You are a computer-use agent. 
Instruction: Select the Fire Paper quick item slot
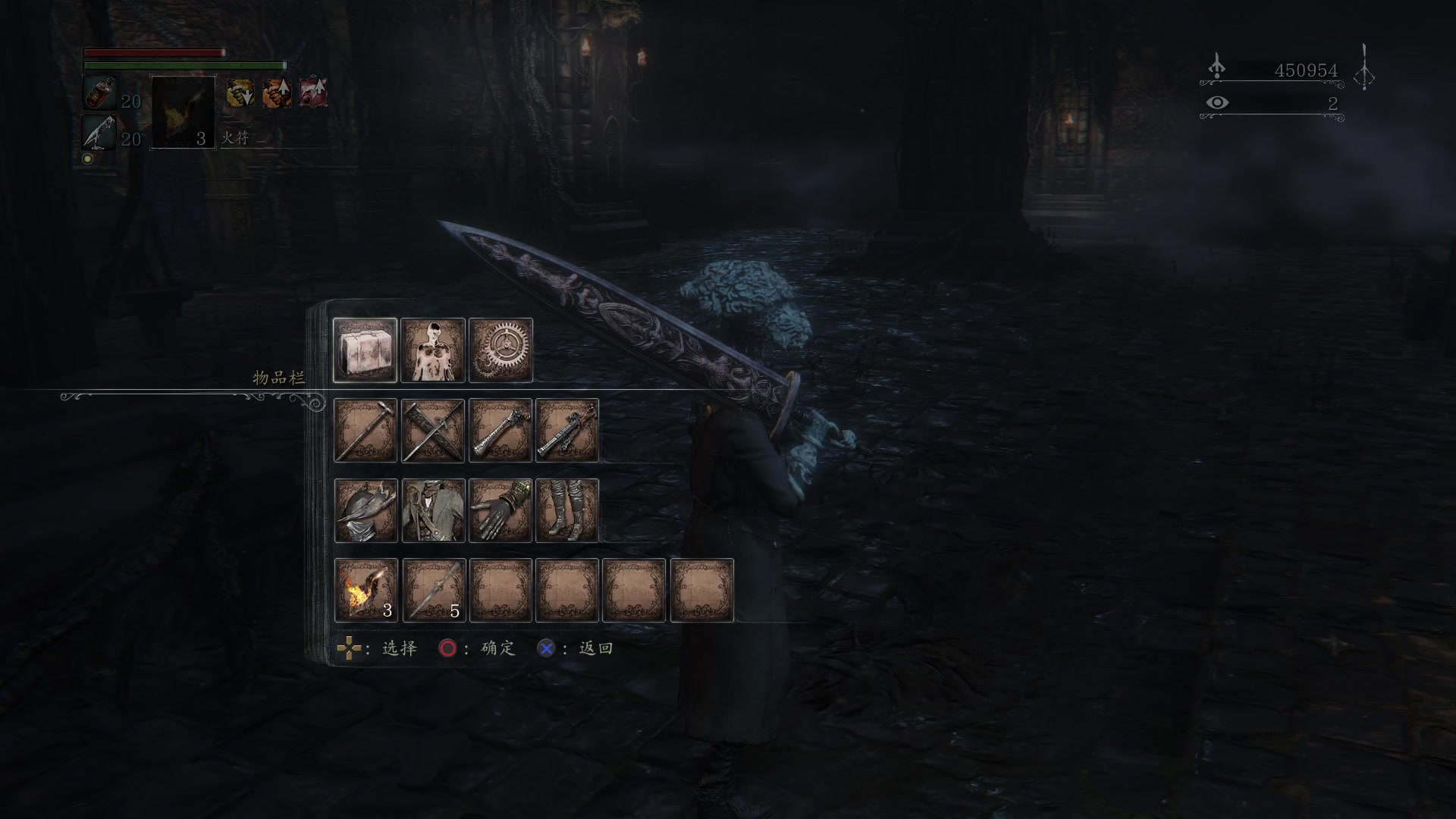[x=365, y=591]
